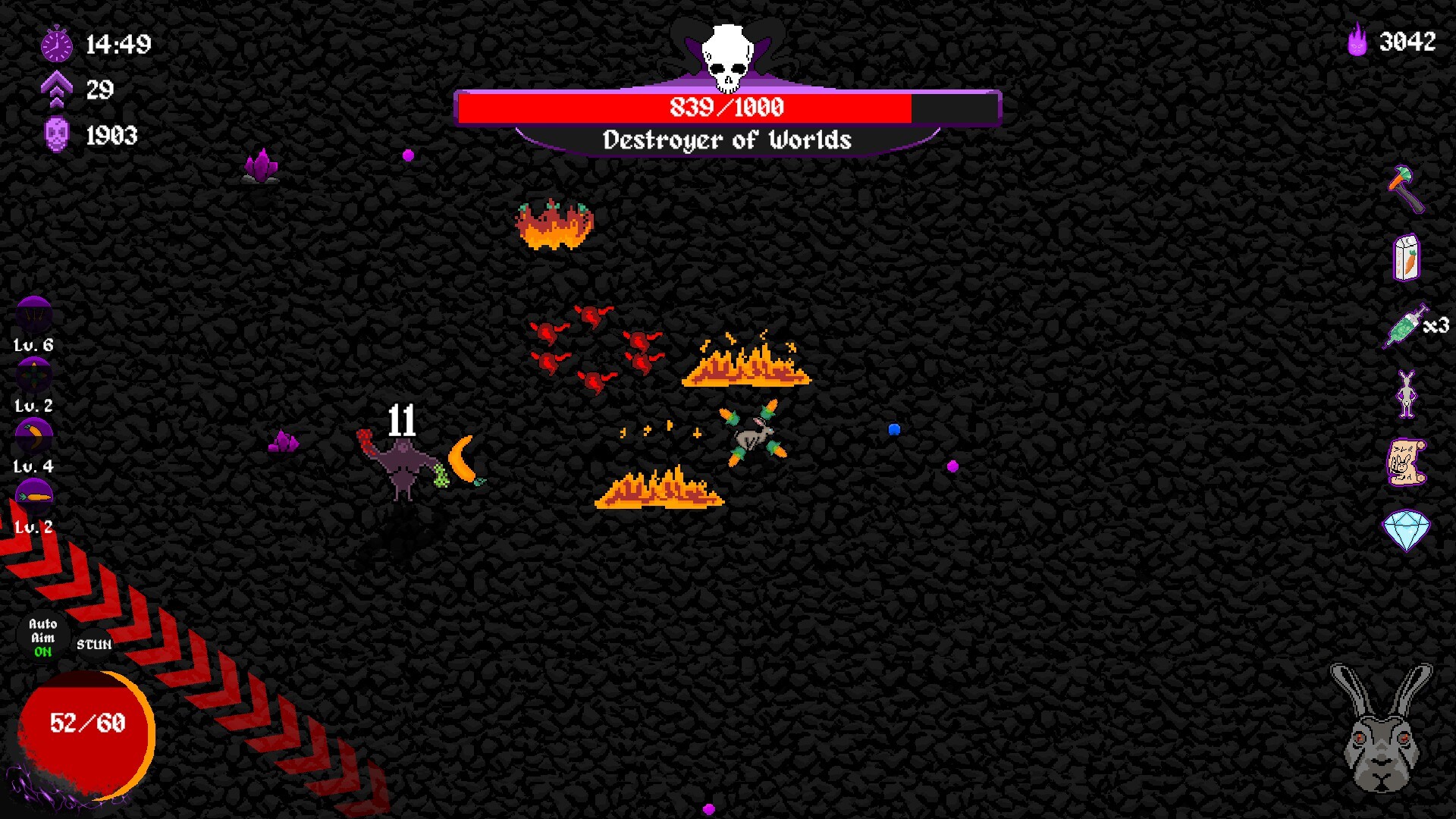Toggle the STUN ability

[x=93, y=644]
